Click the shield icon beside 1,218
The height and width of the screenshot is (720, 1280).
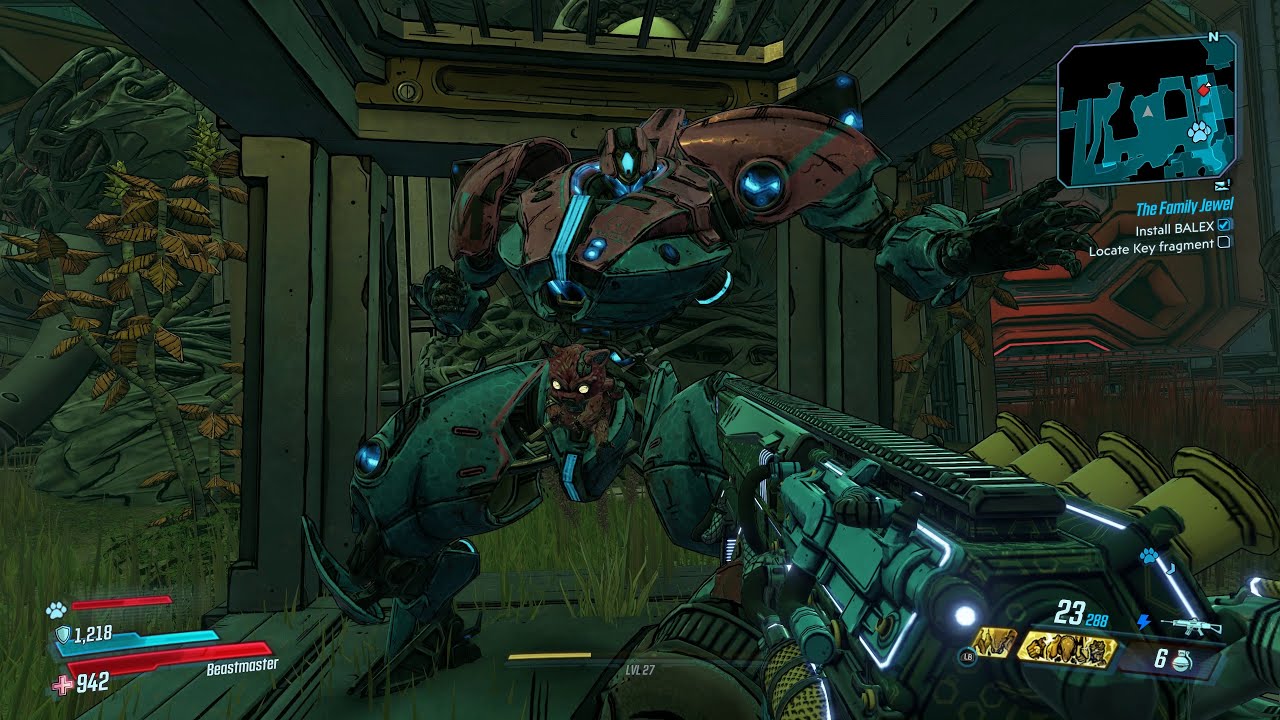click(x=62, y=634)
